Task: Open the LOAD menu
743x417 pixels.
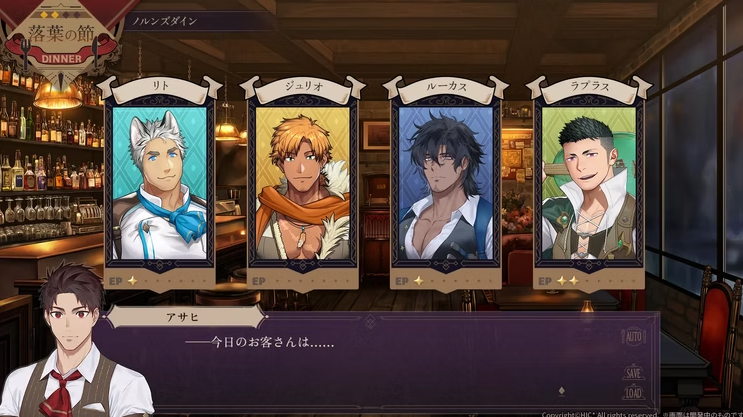Action: [633, 393]
